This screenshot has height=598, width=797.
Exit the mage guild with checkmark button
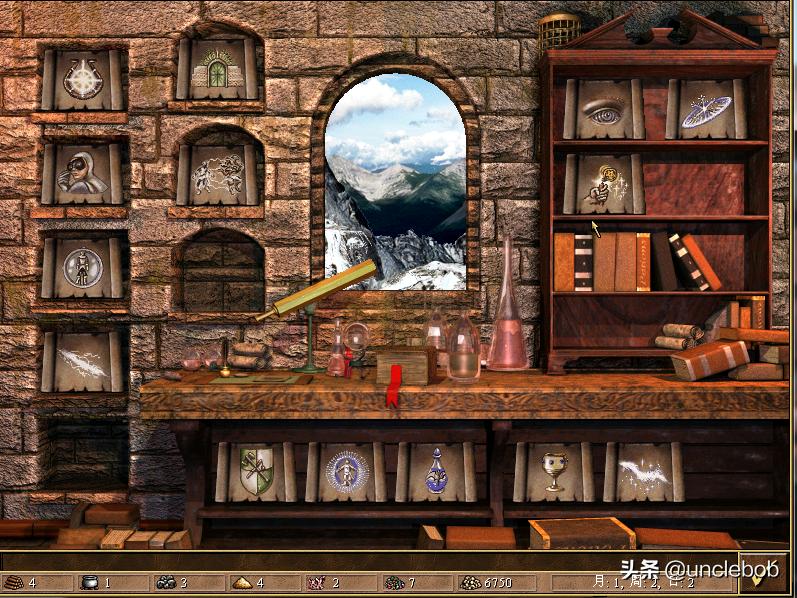pyautogui.click(x=764, y=574)
